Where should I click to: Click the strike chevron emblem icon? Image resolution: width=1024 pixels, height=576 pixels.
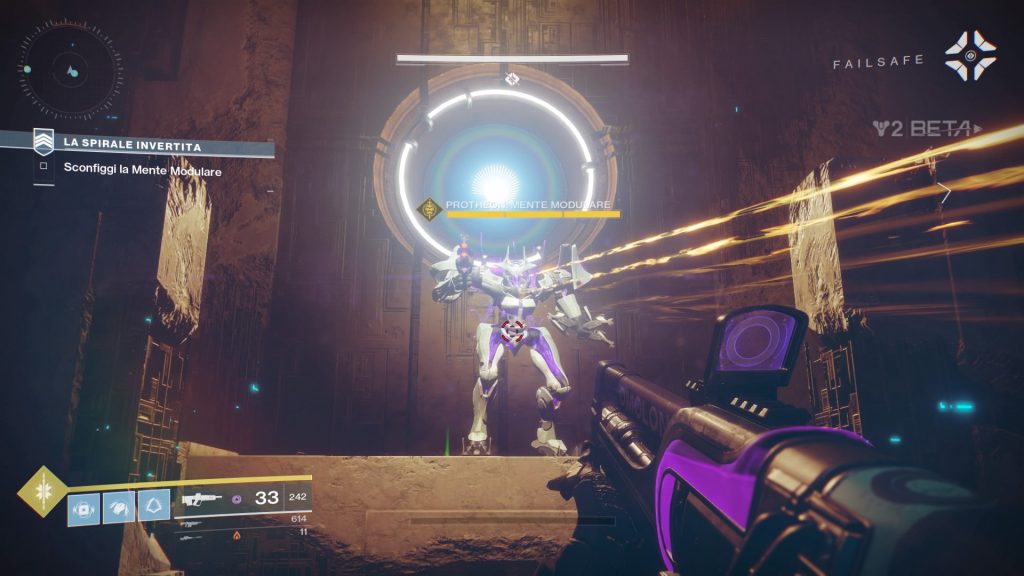[x=43, y=141]
